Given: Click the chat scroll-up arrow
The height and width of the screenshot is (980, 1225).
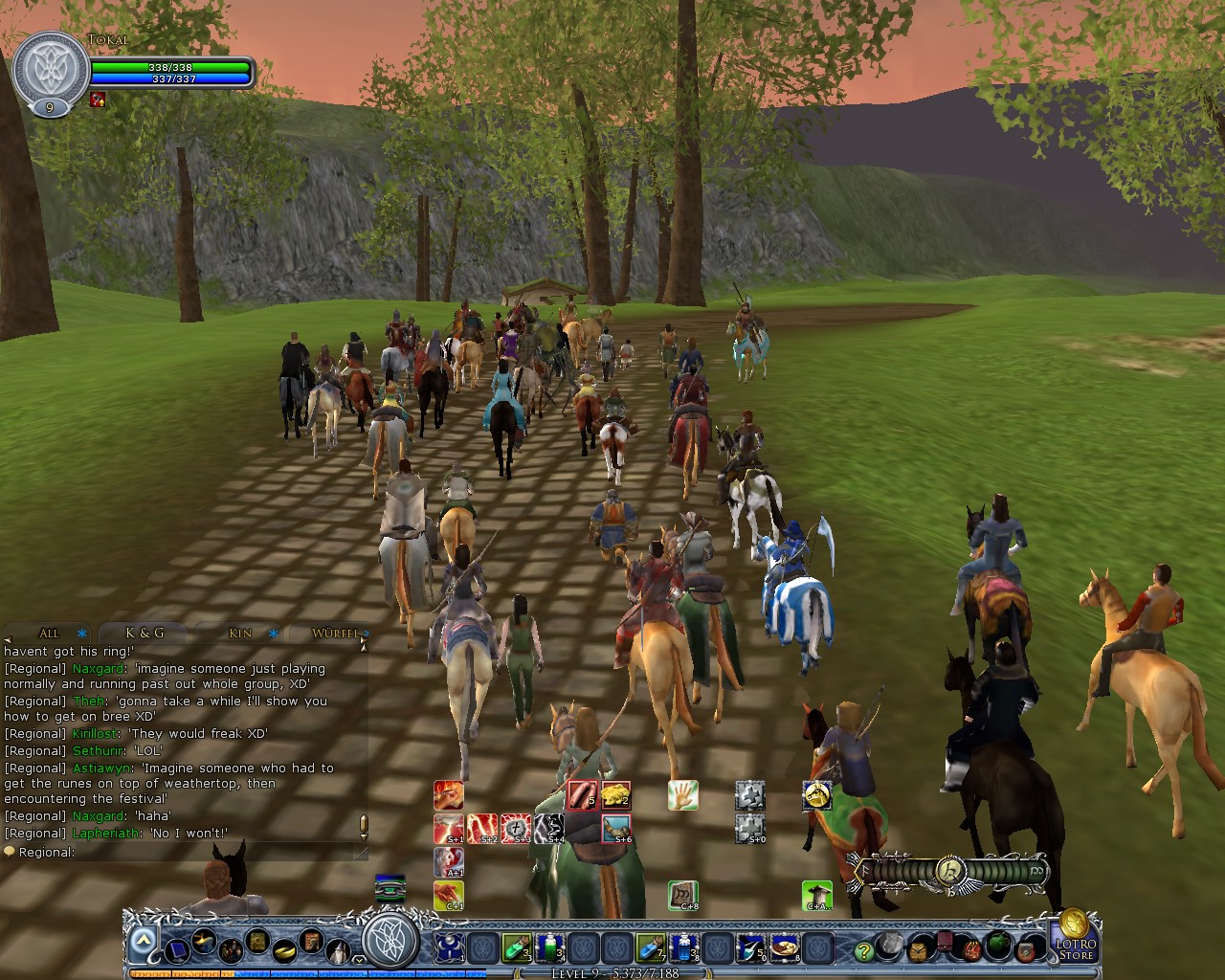Looking at the screenshot, I should coord(365,648).
